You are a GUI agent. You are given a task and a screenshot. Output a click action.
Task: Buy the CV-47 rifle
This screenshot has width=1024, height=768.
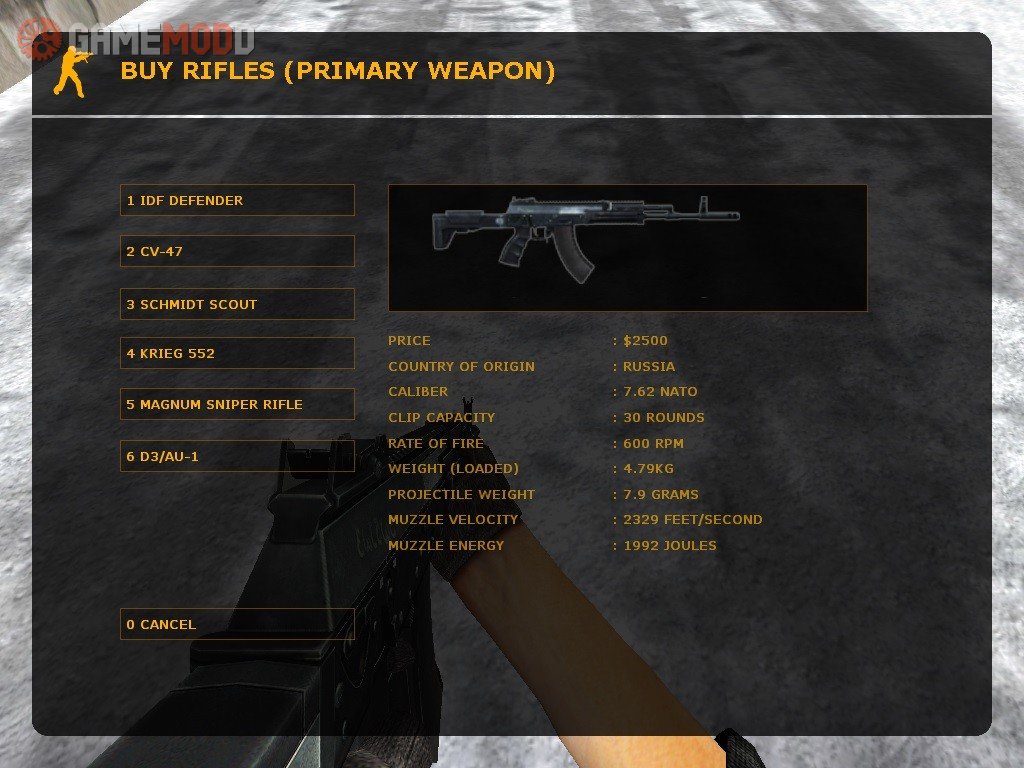[x=237, y=251]
